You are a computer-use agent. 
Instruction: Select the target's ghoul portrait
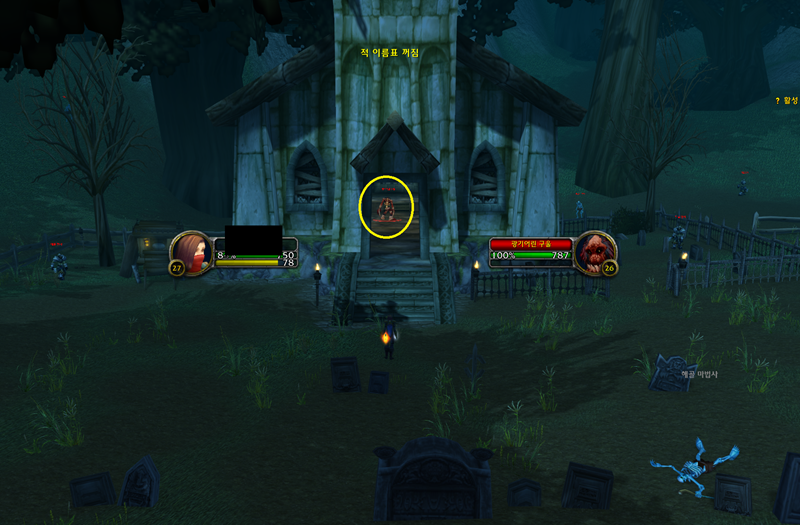coord(596,251)
